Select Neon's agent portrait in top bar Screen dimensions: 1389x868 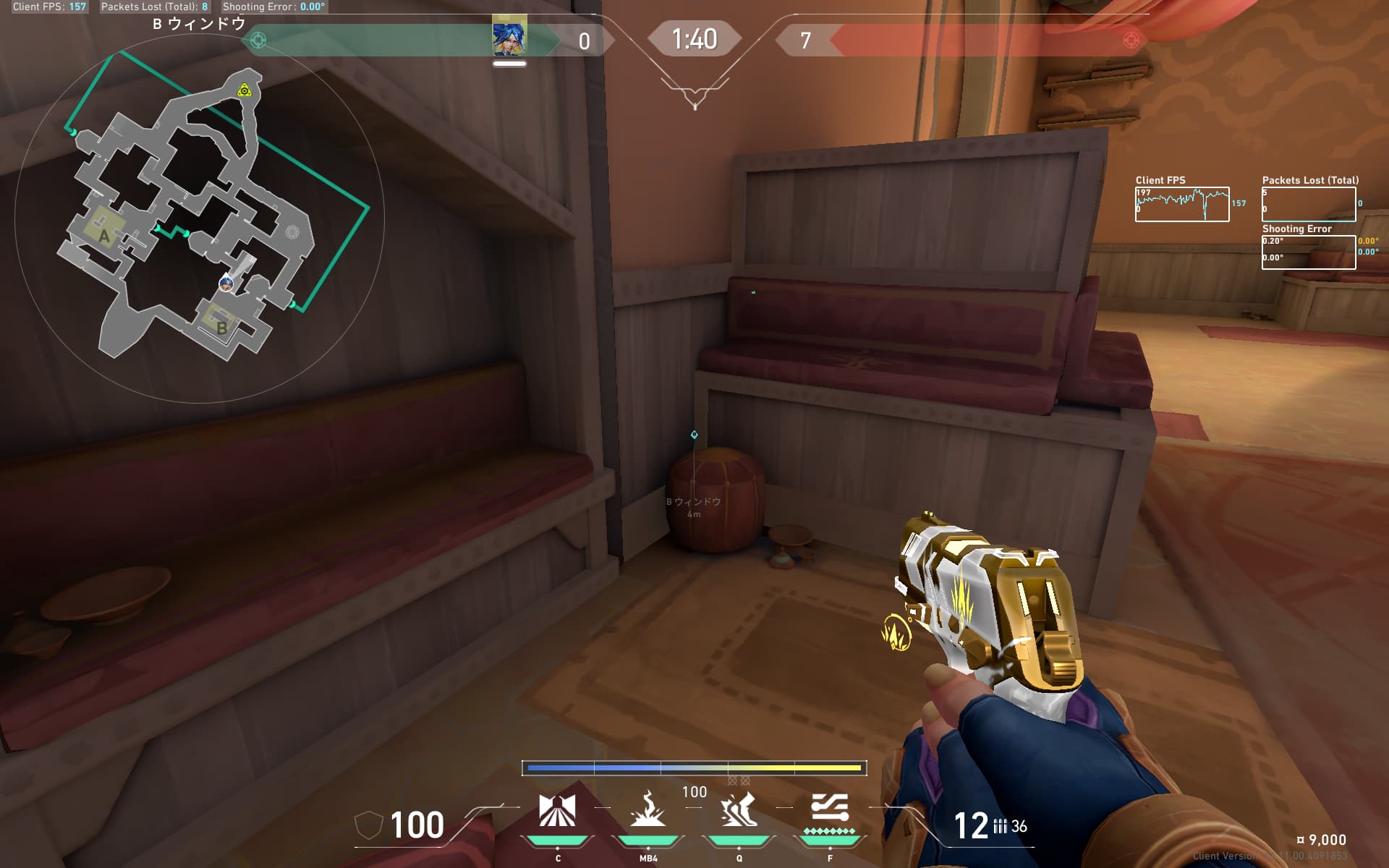coord(509,38)
